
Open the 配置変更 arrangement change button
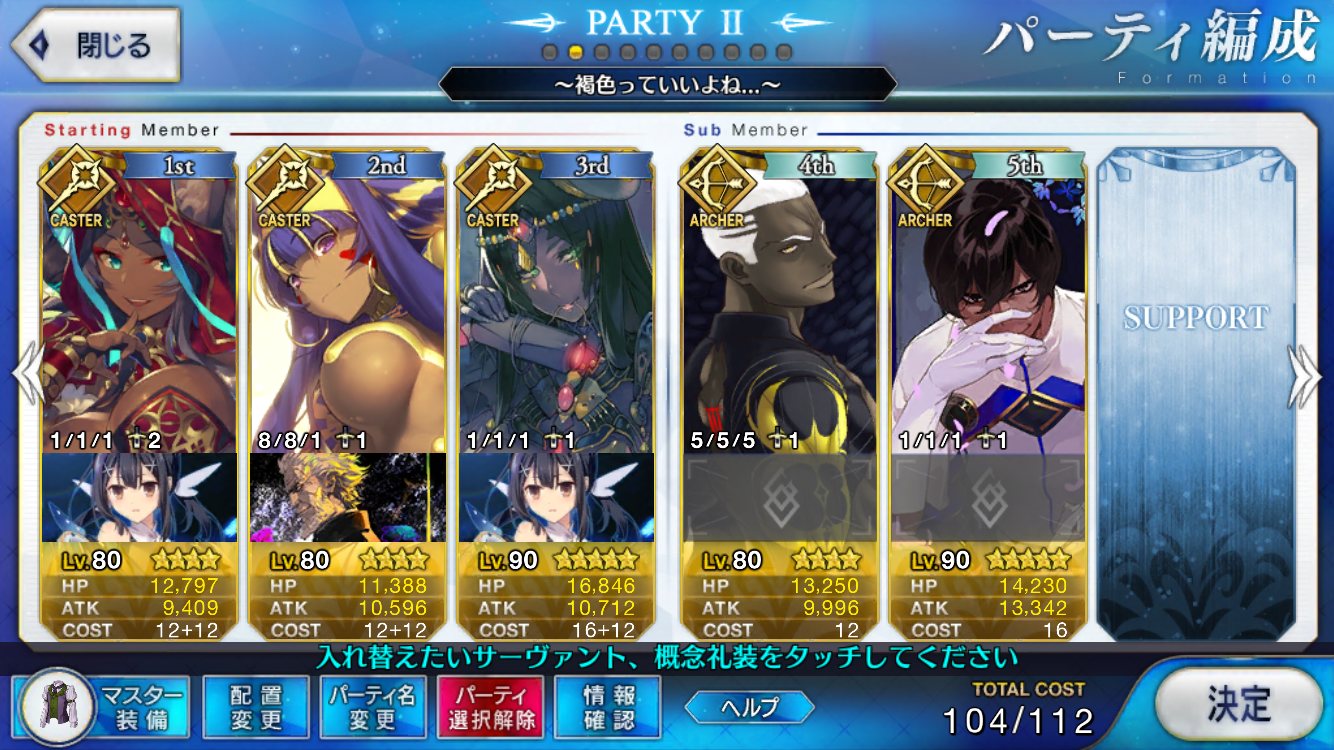click(256, 707)
